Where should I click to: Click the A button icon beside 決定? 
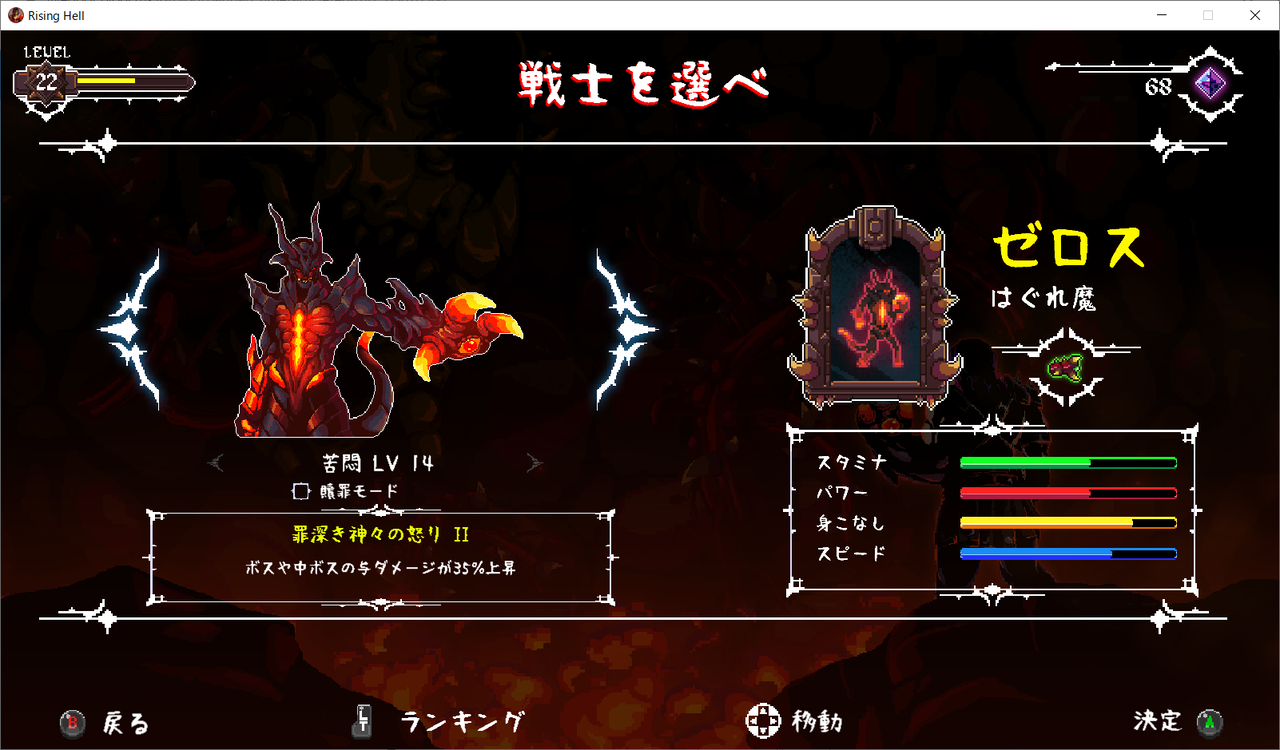click(1210, 722)
